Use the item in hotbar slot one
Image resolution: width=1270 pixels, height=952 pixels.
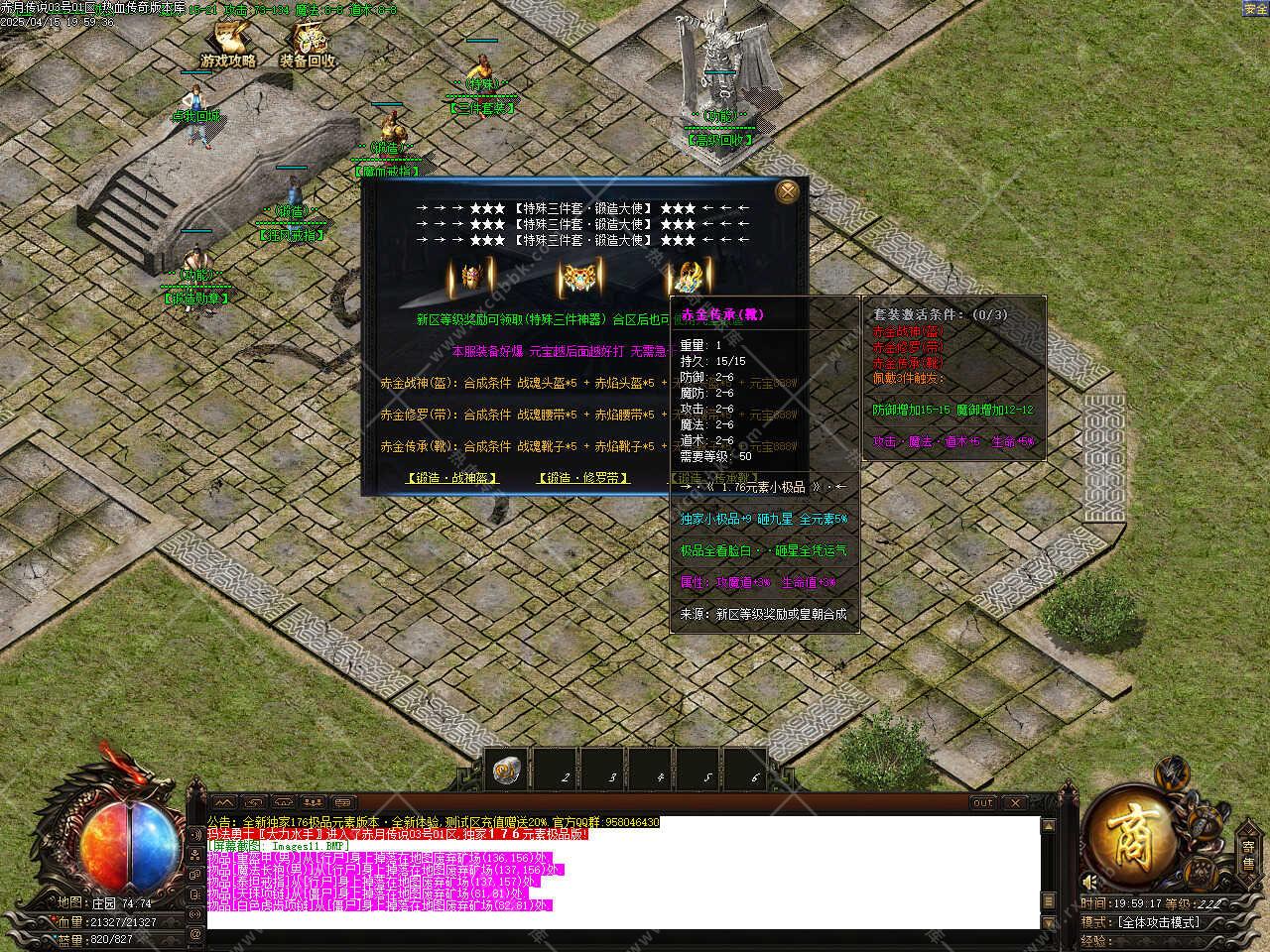[x=508, y=771]
